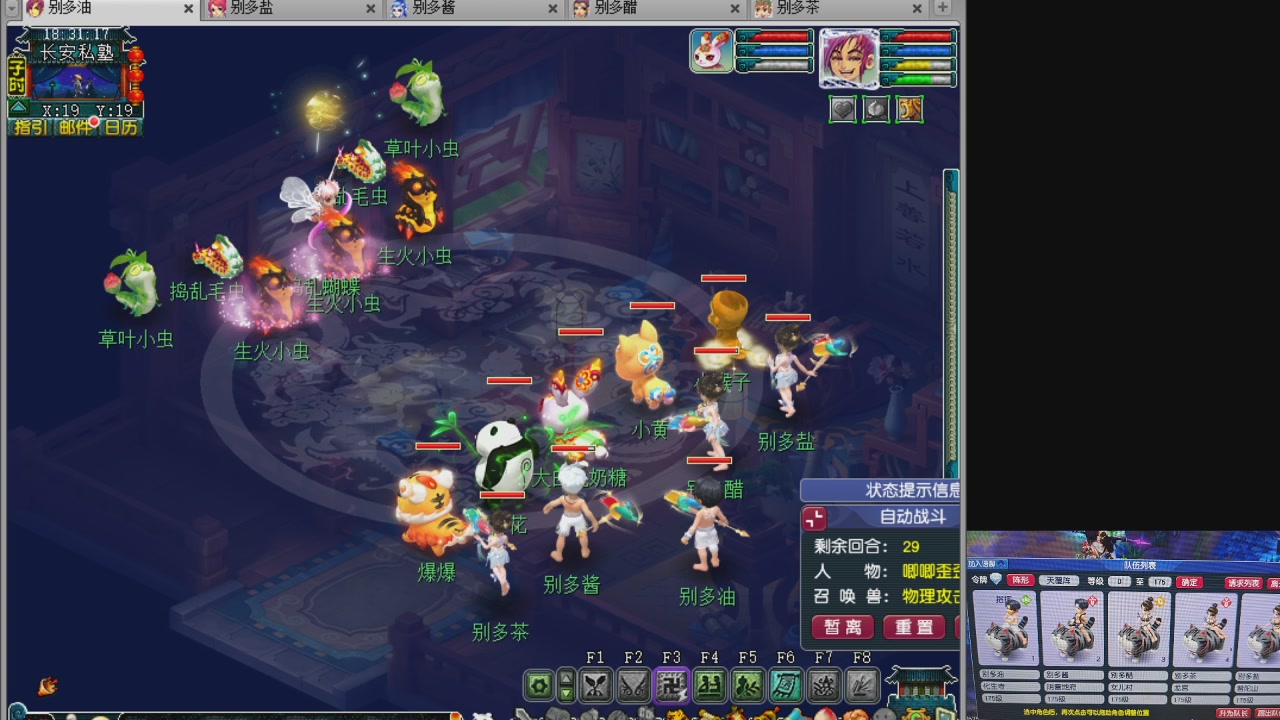Select the pet portrait icon at top right
The height and width of the screenshot is (720, 1280).
pyautogui.click(x=710, y=50)
